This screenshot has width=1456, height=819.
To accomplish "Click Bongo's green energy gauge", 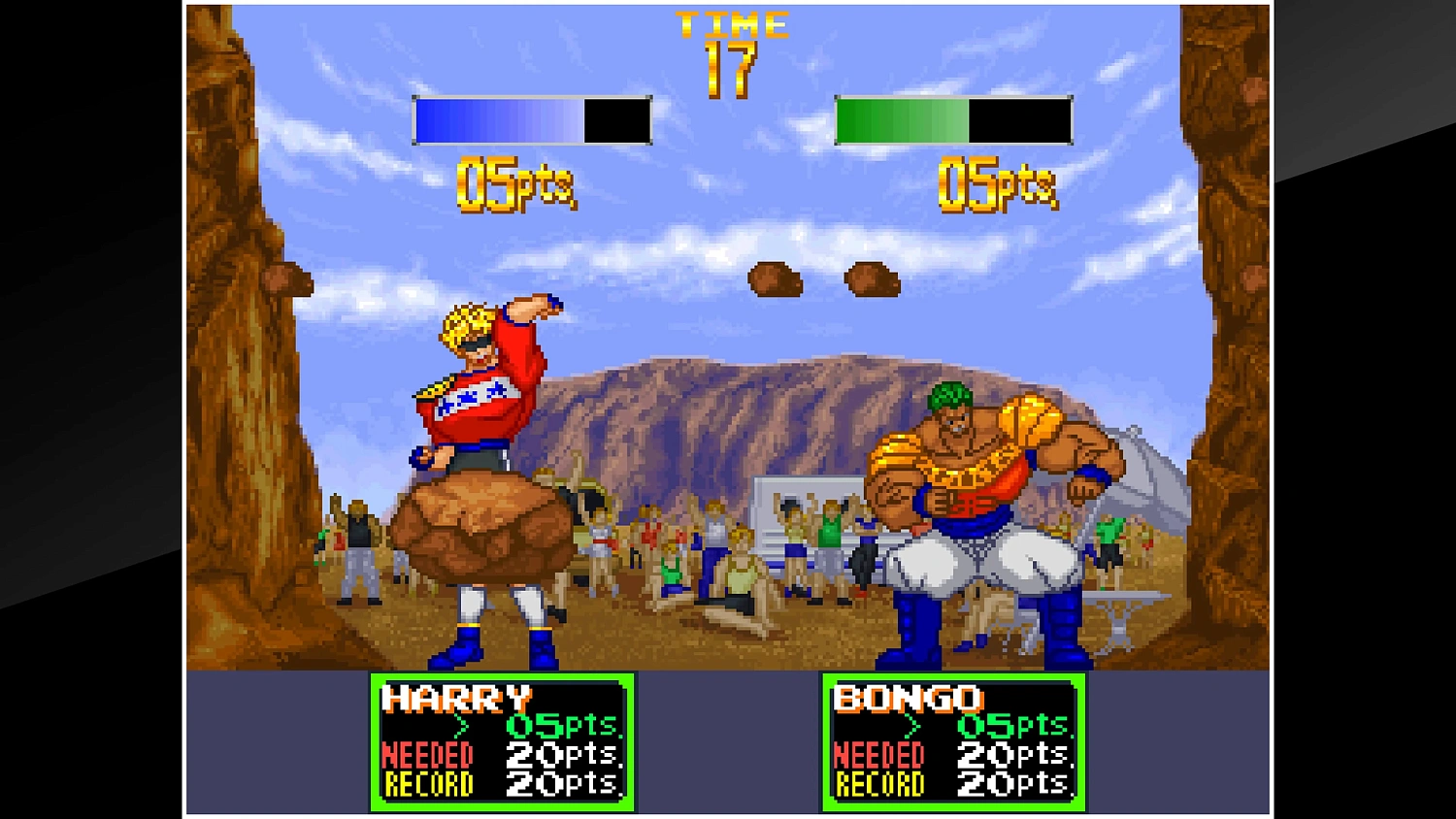I will (951, 118).
